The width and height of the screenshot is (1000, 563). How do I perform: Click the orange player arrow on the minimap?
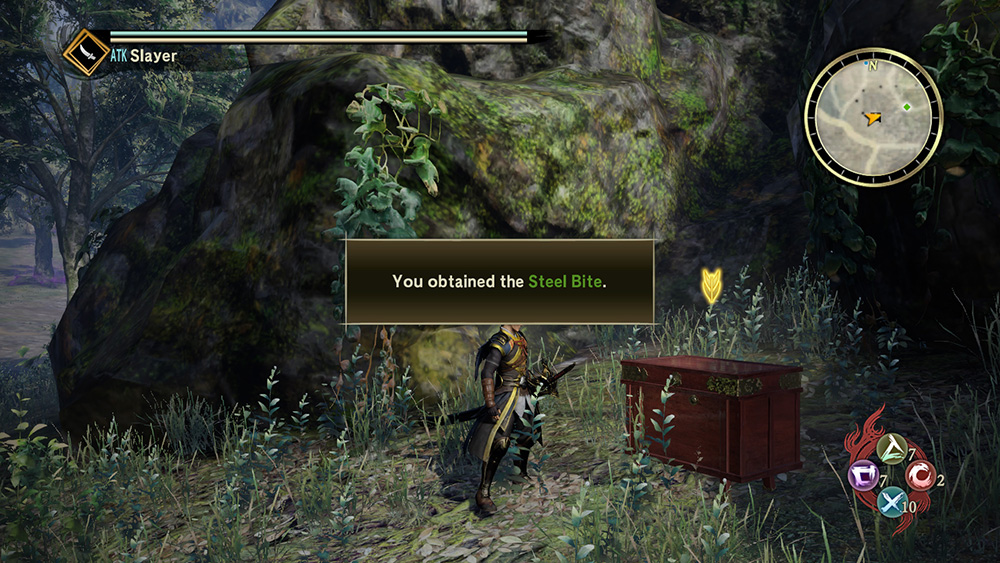pos(874,118)
